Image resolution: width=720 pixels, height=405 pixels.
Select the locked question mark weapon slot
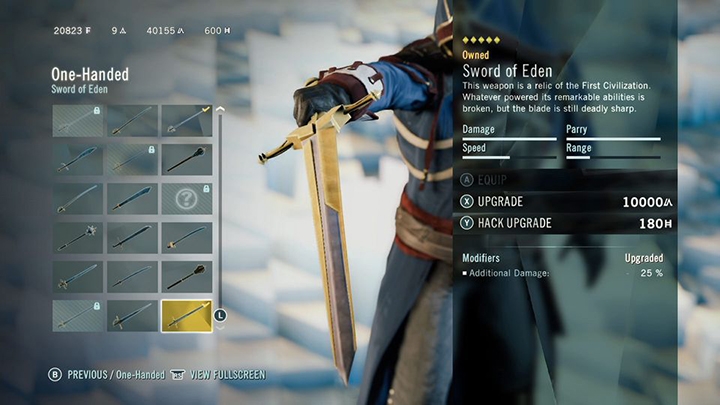pos(186,198)
